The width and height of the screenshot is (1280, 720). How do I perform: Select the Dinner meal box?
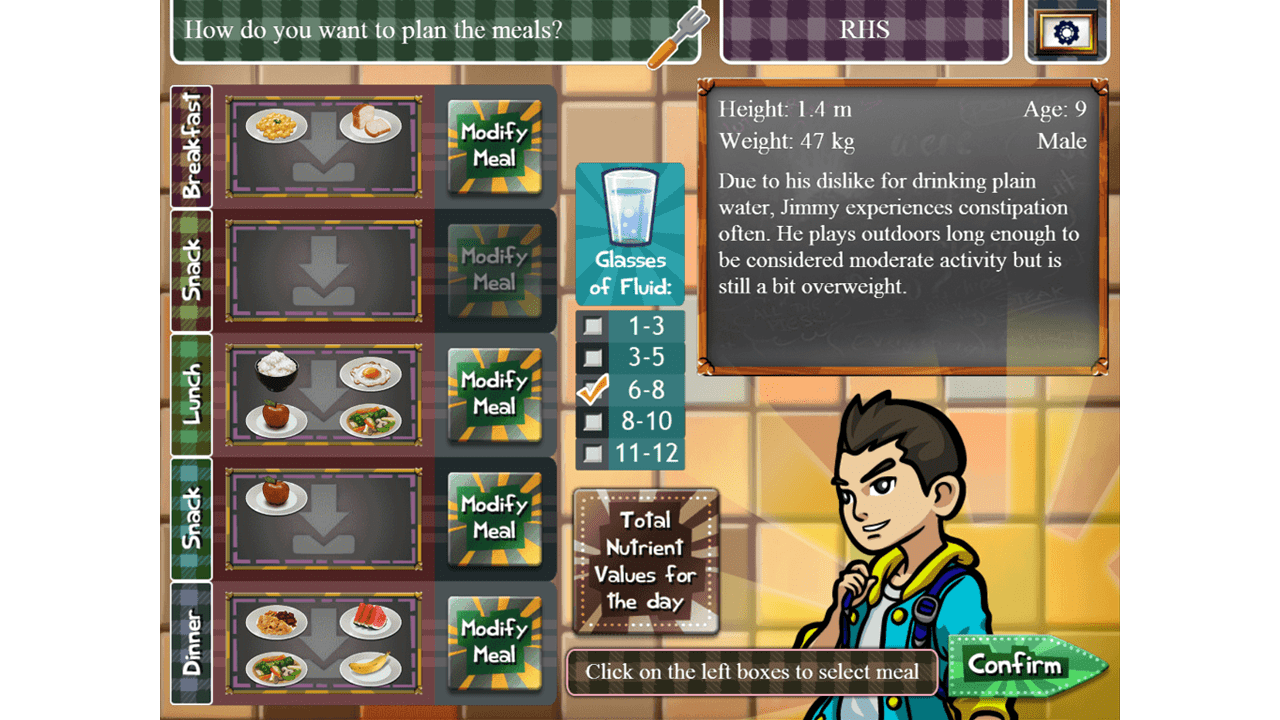(323, 642)
